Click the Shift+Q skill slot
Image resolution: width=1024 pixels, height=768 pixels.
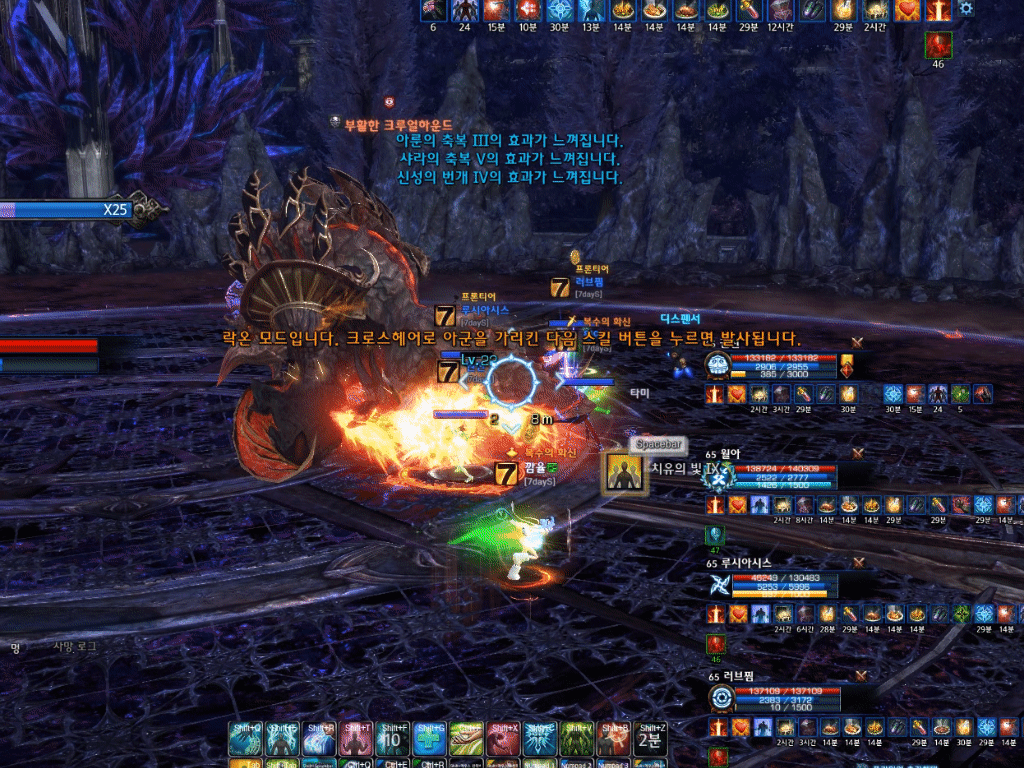[x=245, y=740]
